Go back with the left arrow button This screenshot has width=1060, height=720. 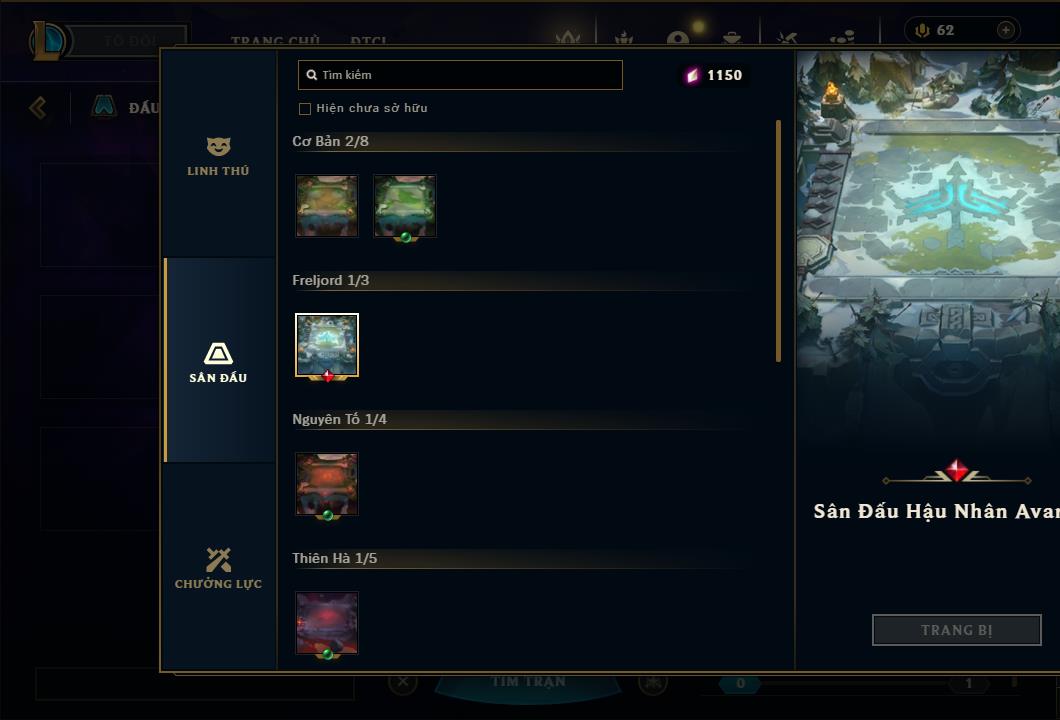38,107
